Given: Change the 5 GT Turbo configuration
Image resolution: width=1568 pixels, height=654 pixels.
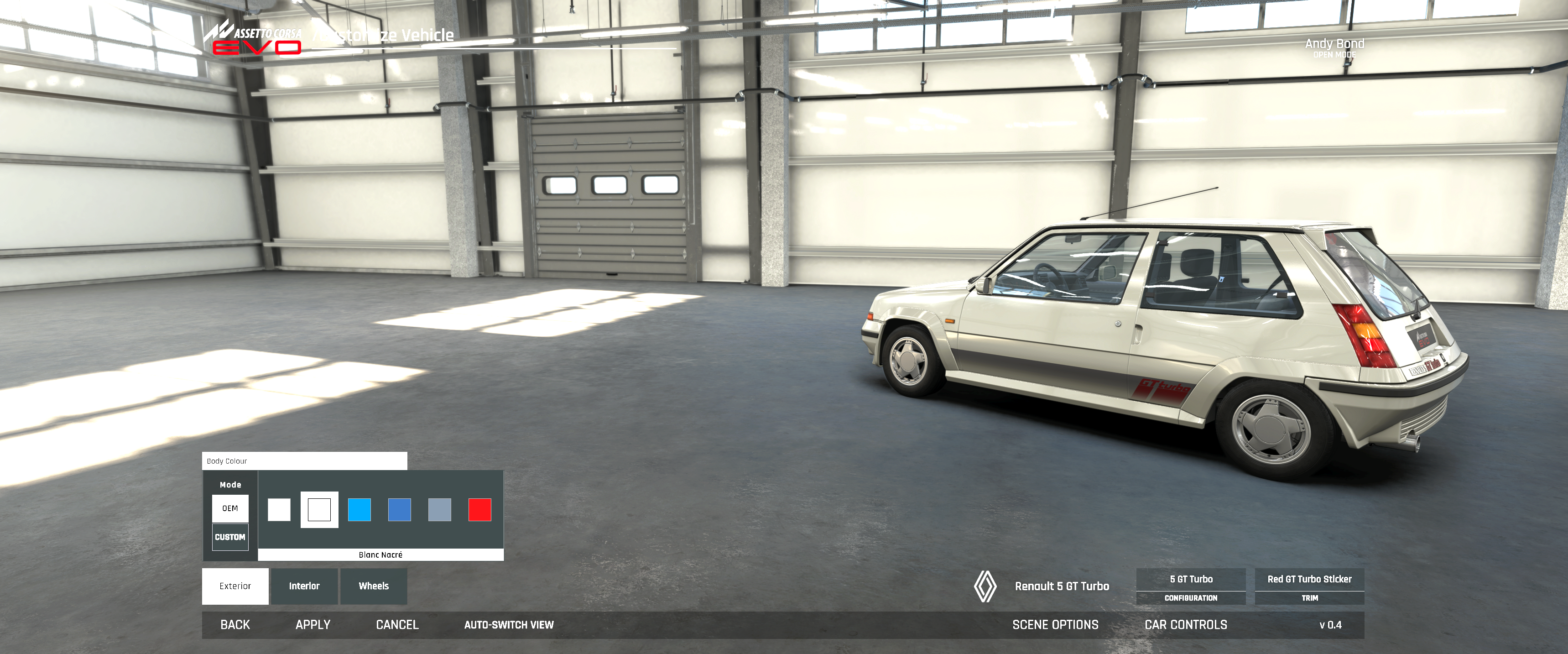Looking at the screenshot, I should pyautogui.click(x=1191, y=586).
